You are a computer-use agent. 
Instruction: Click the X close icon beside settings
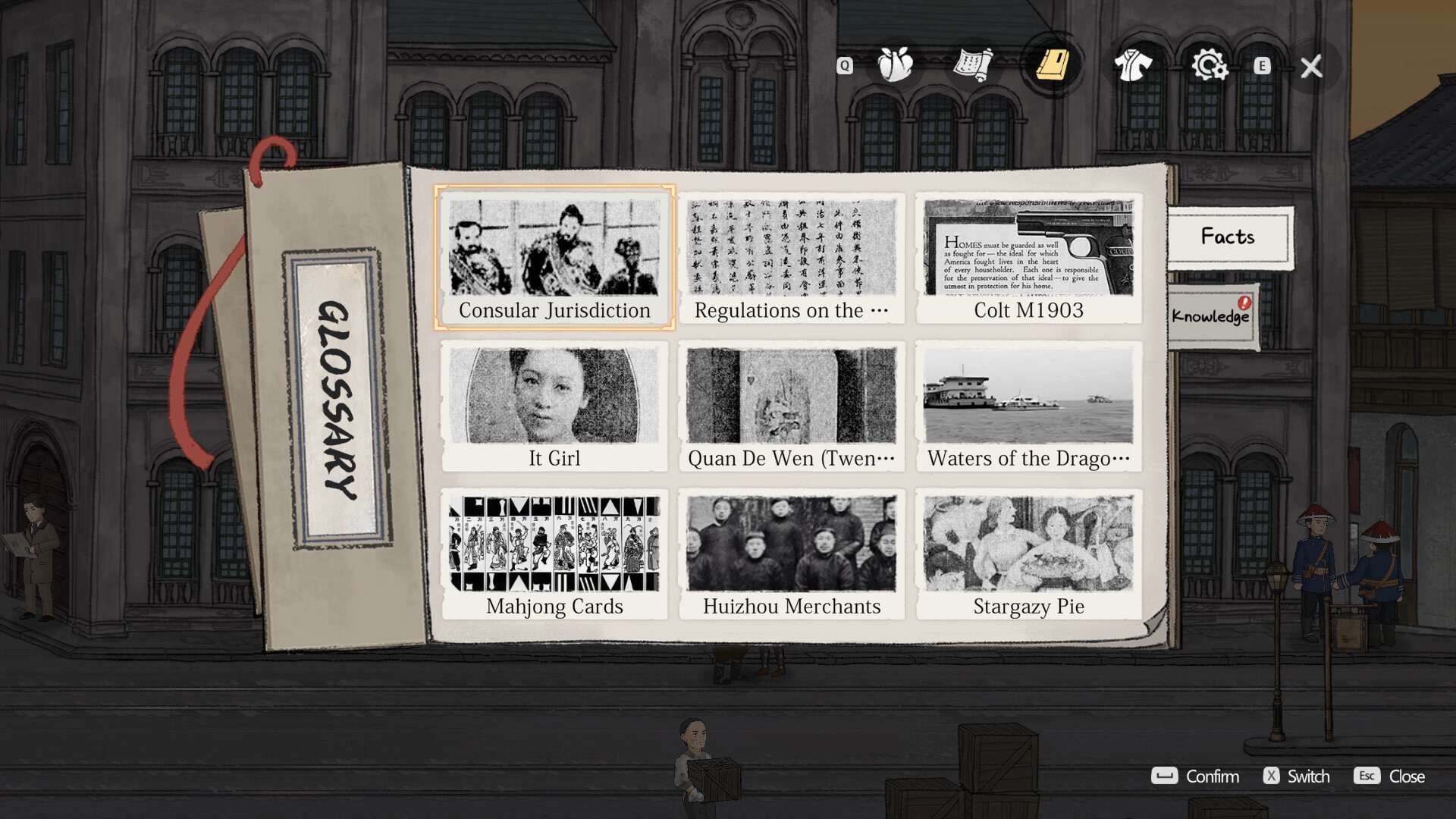pyautogui.click(x=1310, y=67)
